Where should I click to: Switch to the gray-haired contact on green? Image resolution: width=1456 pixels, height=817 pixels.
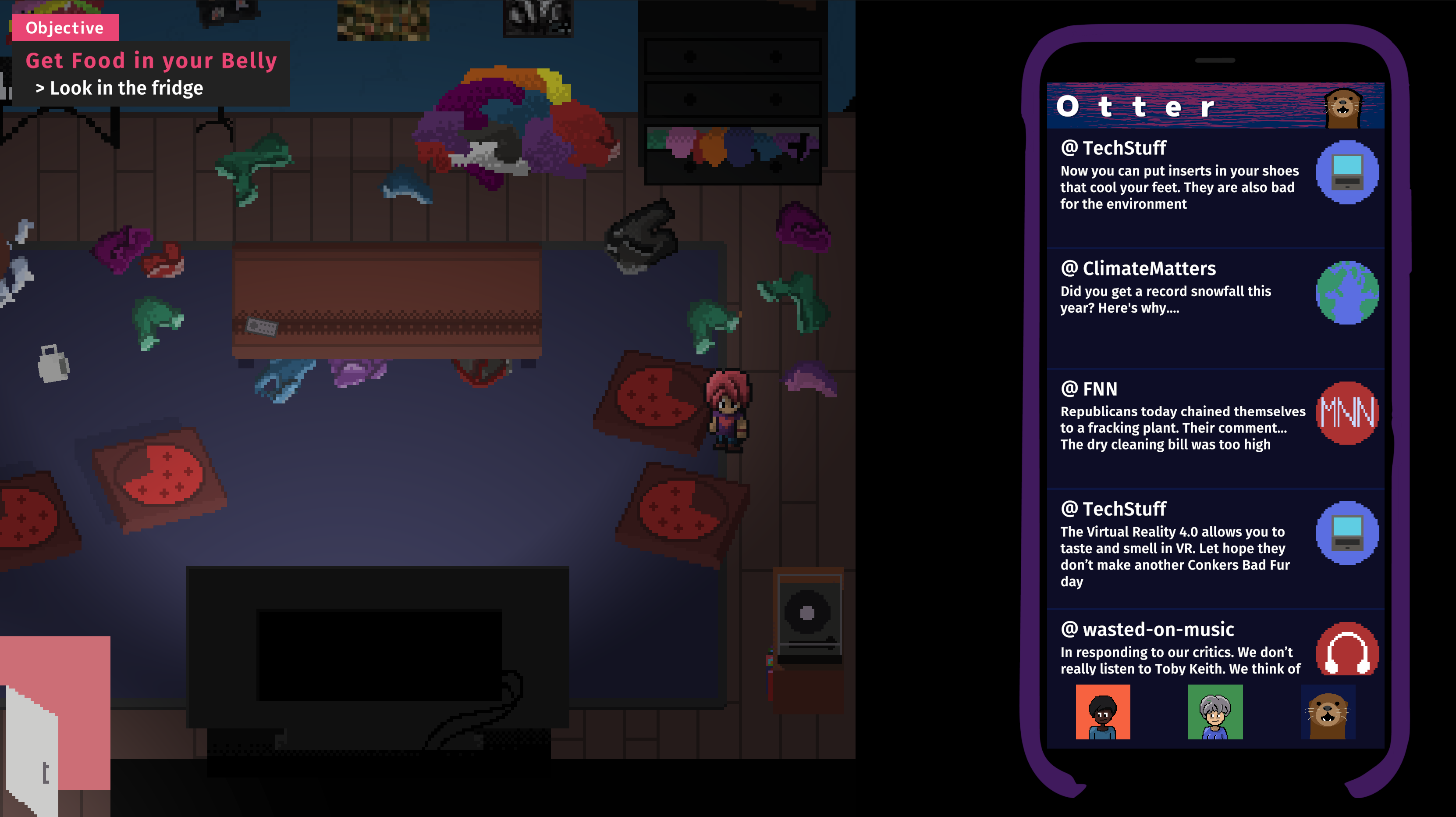click(x=1215, y=712)
